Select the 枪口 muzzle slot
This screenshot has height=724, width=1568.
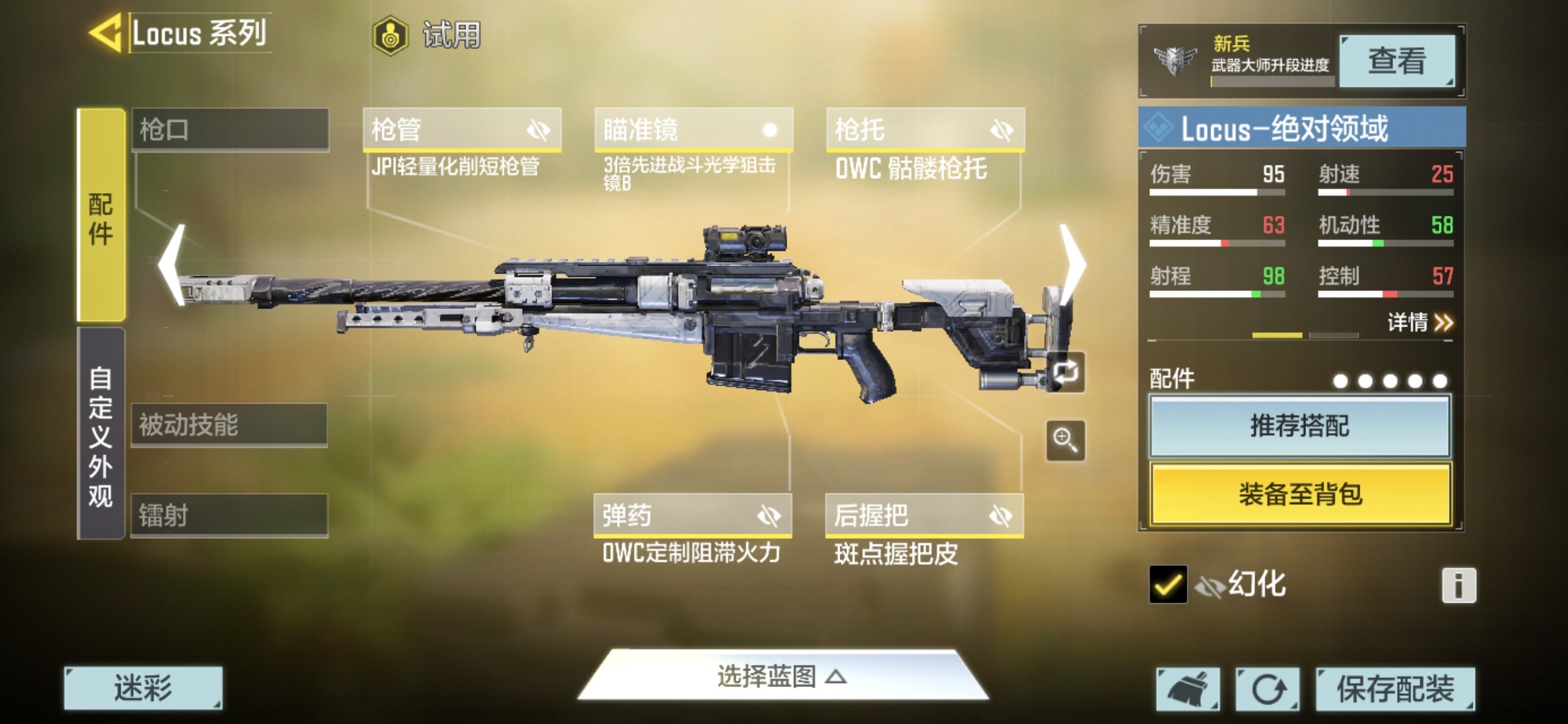[x=230, y=129]
